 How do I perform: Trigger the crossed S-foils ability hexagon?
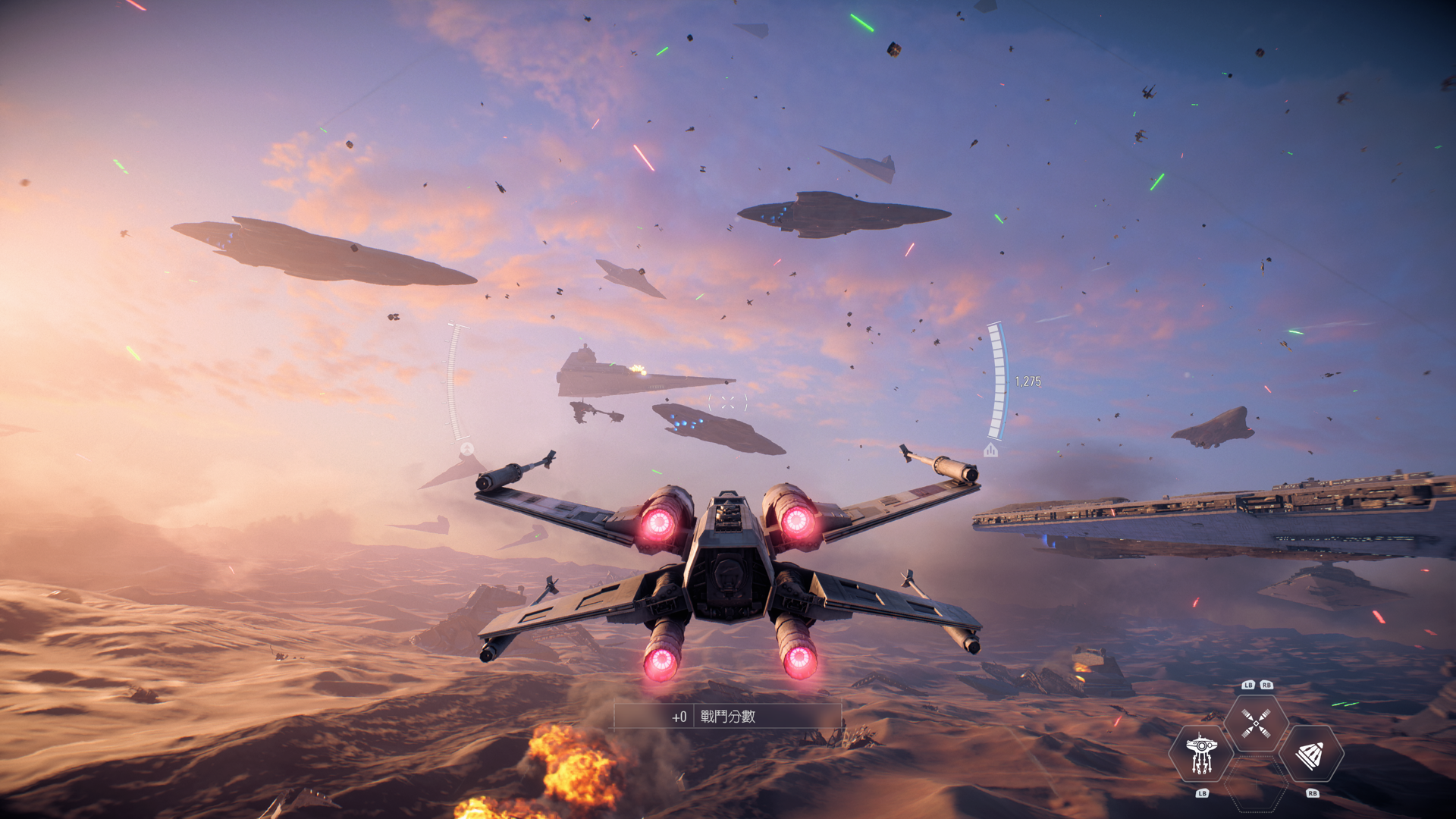(1256, 723)
